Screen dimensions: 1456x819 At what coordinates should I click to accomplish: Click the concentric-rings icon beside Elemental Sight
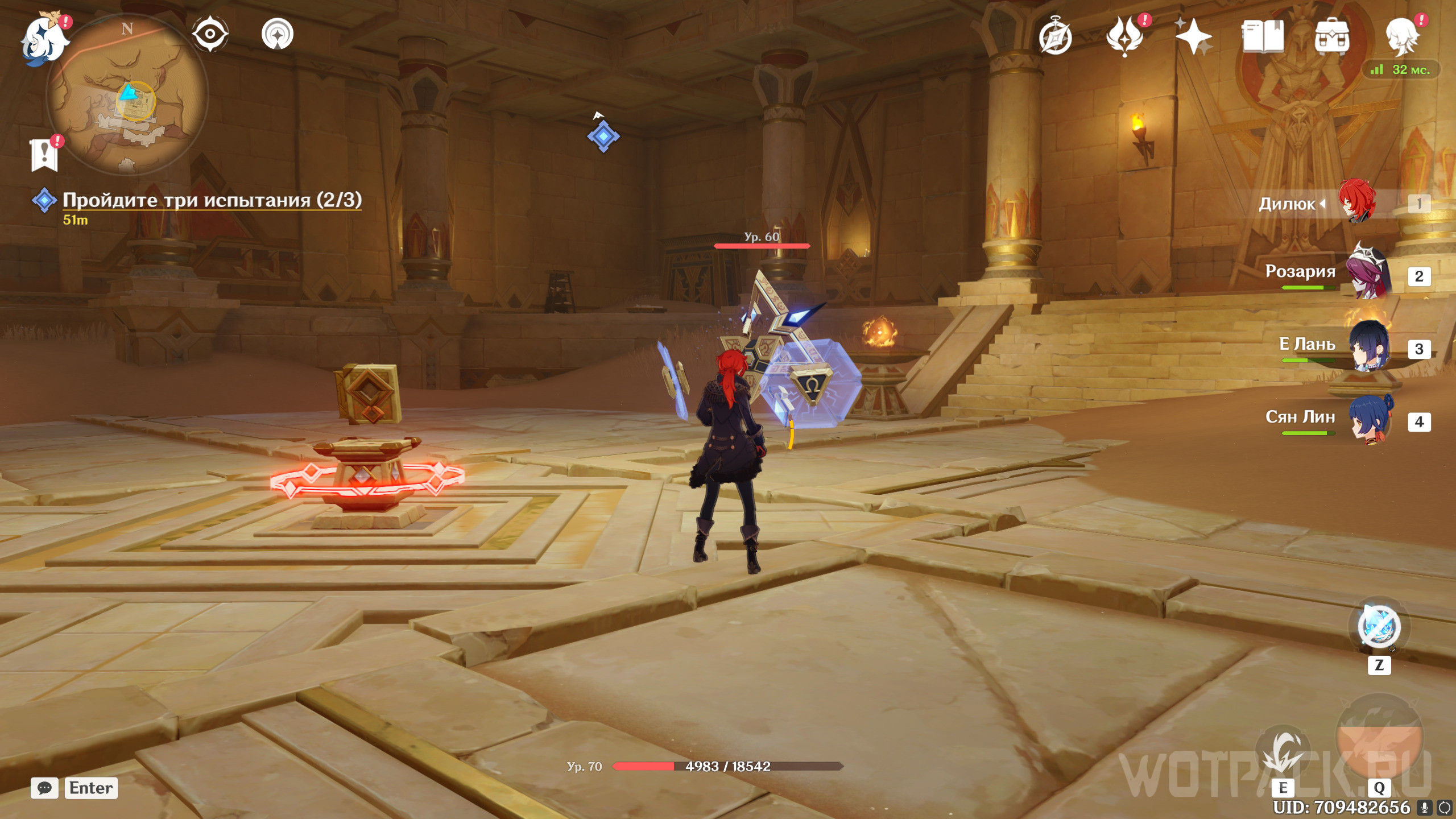(x=278, y=34)
